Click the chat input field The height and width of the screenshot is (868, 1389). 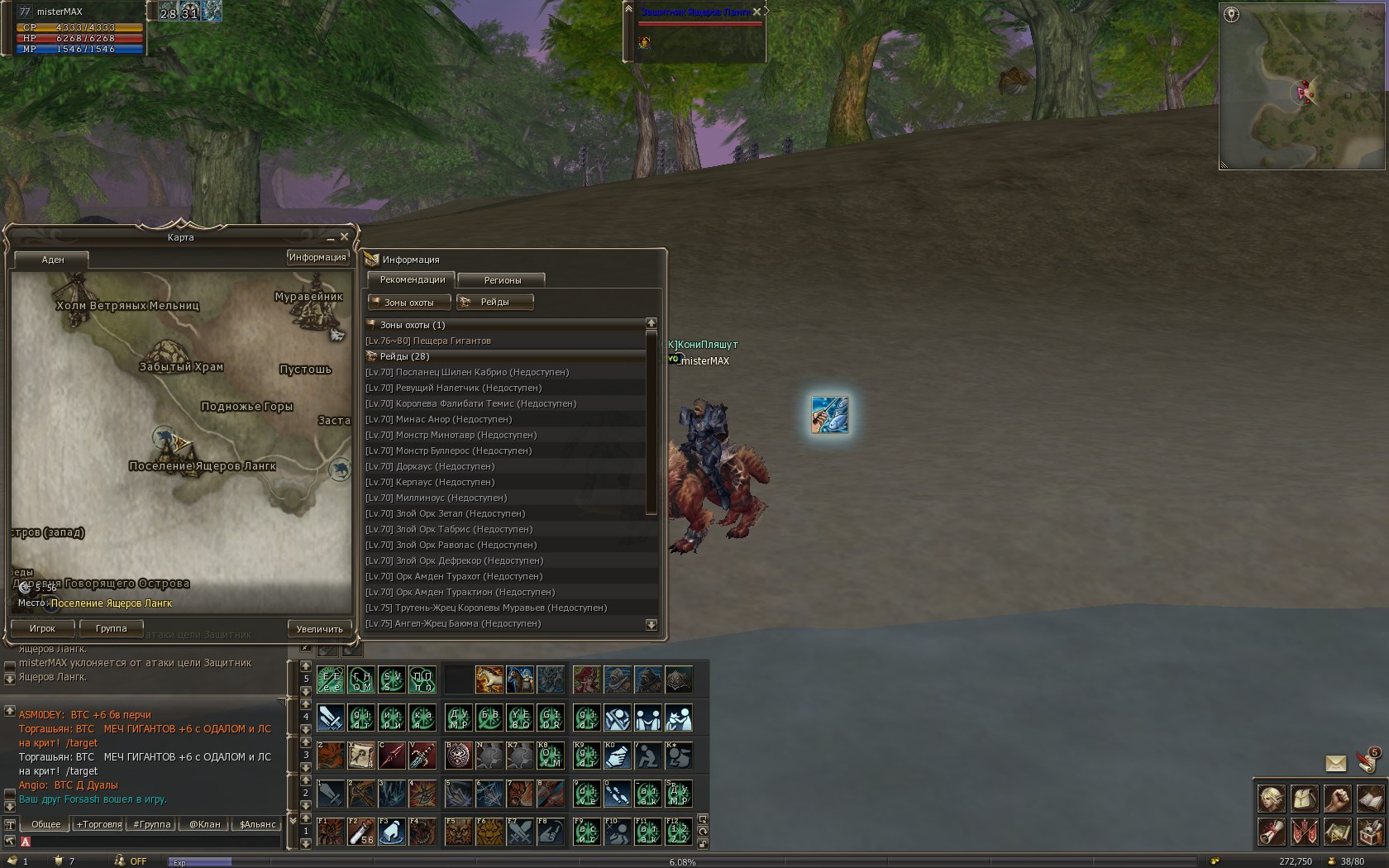(x=153, y=842)
